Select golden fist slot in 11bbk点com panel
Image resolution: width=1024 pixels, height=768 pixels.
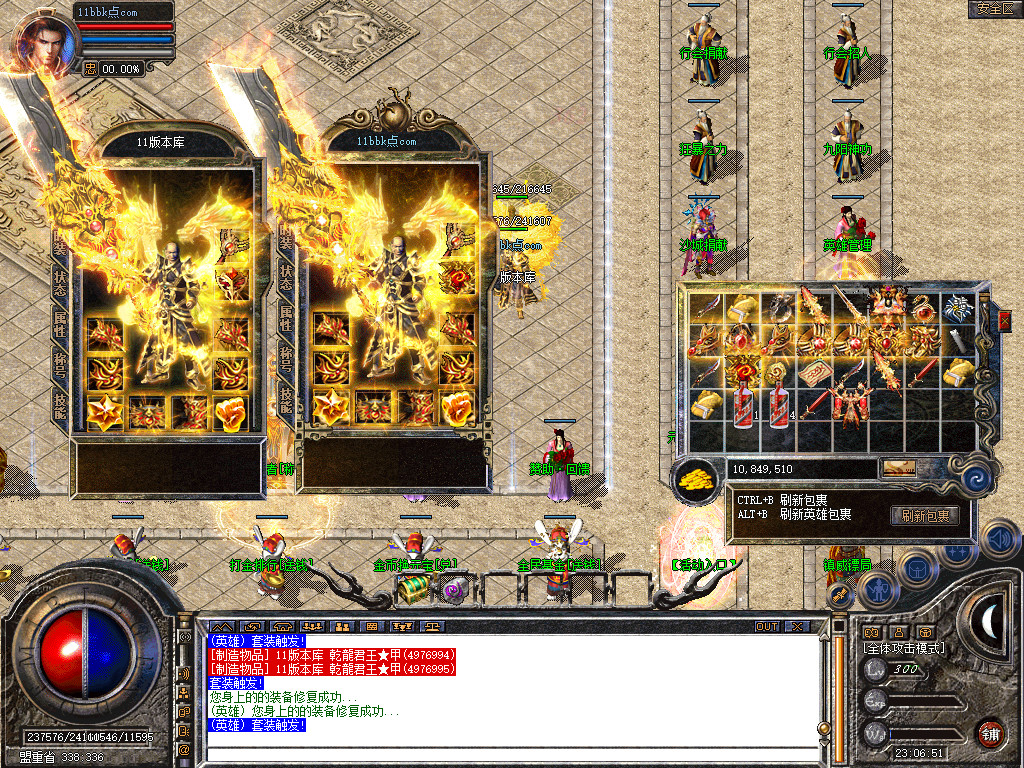pos(457,409)
